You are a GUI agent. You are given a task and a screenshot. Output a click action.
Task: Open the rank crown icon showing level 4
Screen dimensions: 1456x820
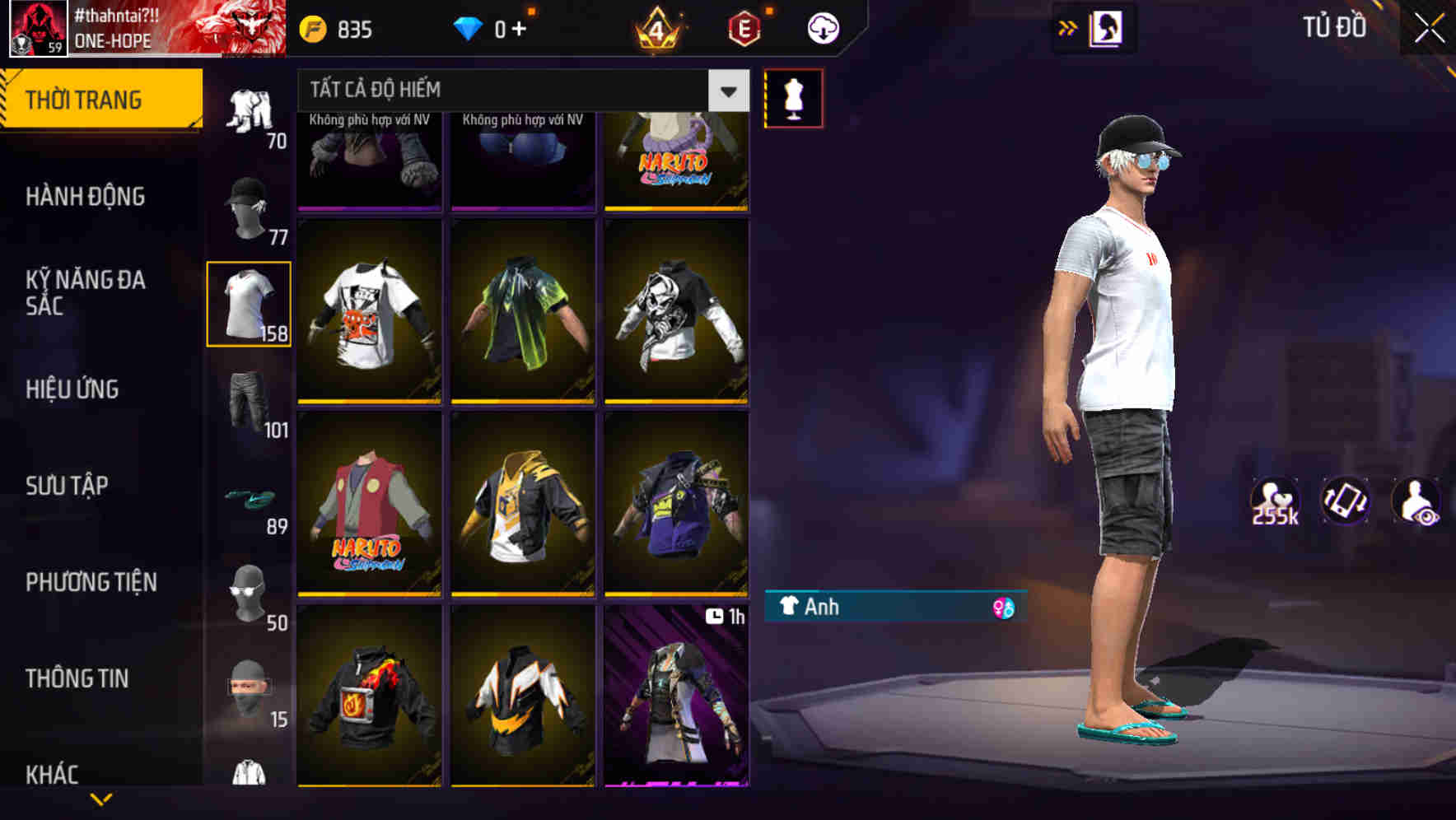655,26
